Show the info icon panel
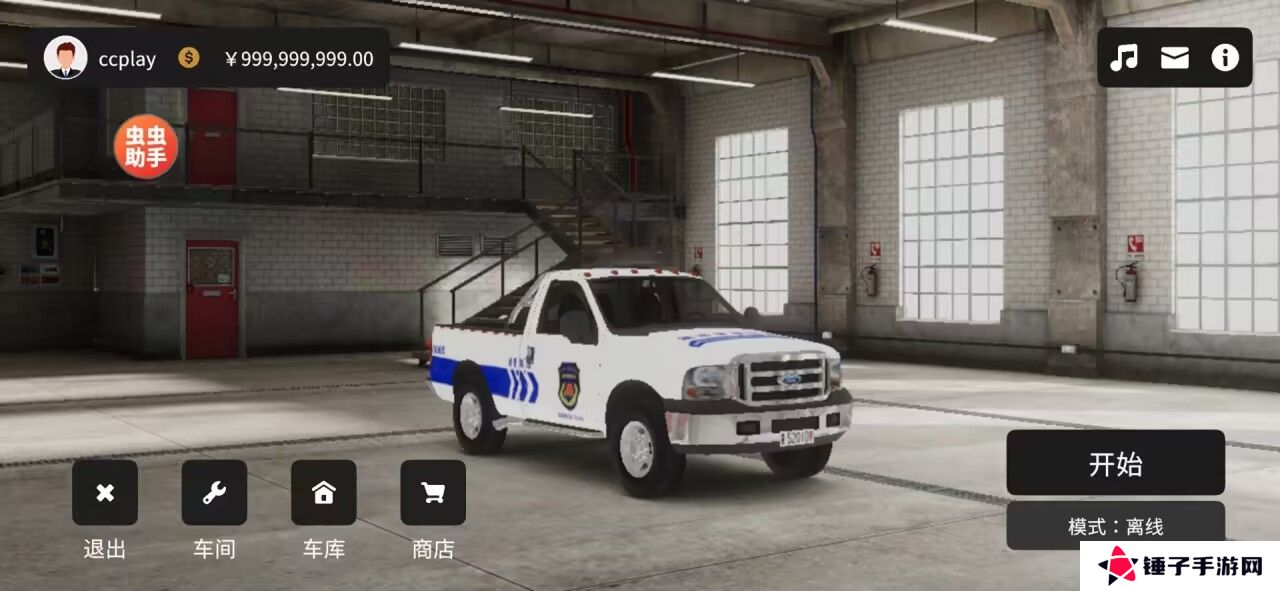The image size is (1280, 591). coord(1225,58)
